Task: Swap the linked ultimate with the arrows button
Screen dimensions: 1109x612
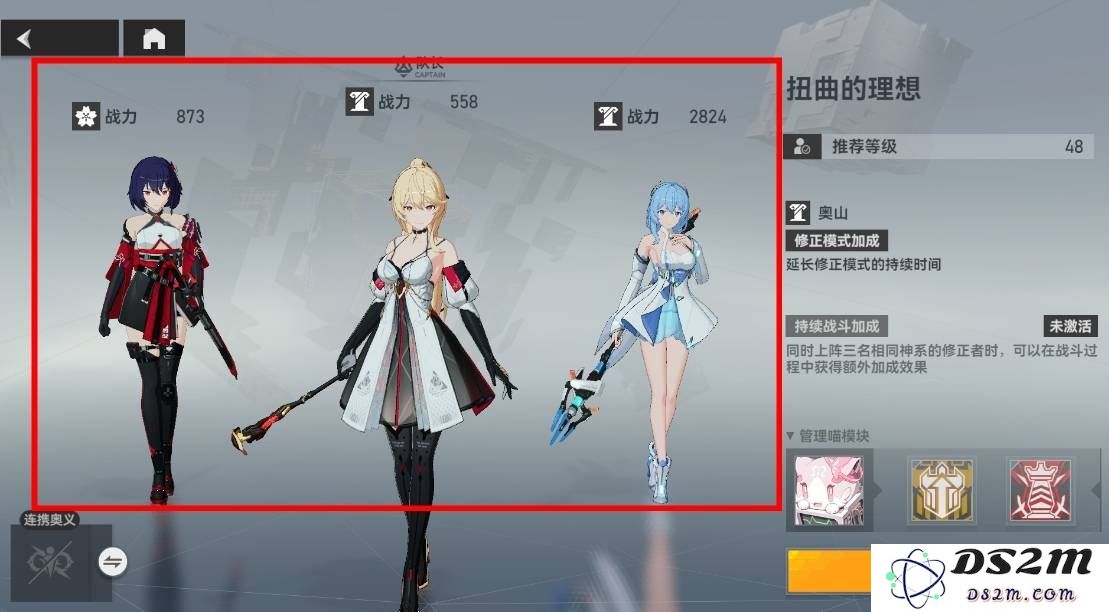Action: (x=113, y=563)
